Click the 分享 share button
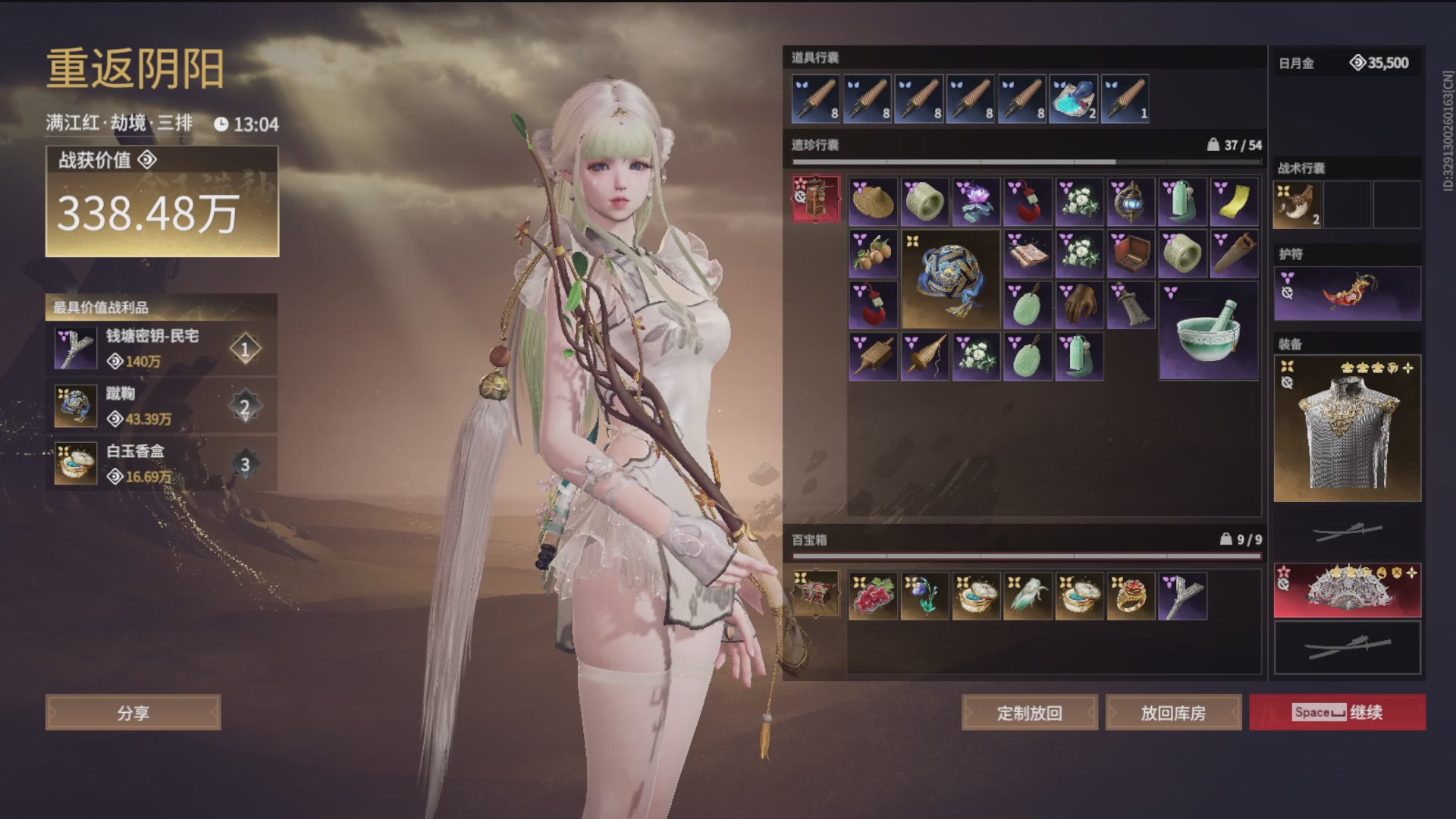Viewport: 1456px width, 819px height. (x=133, y=713)
